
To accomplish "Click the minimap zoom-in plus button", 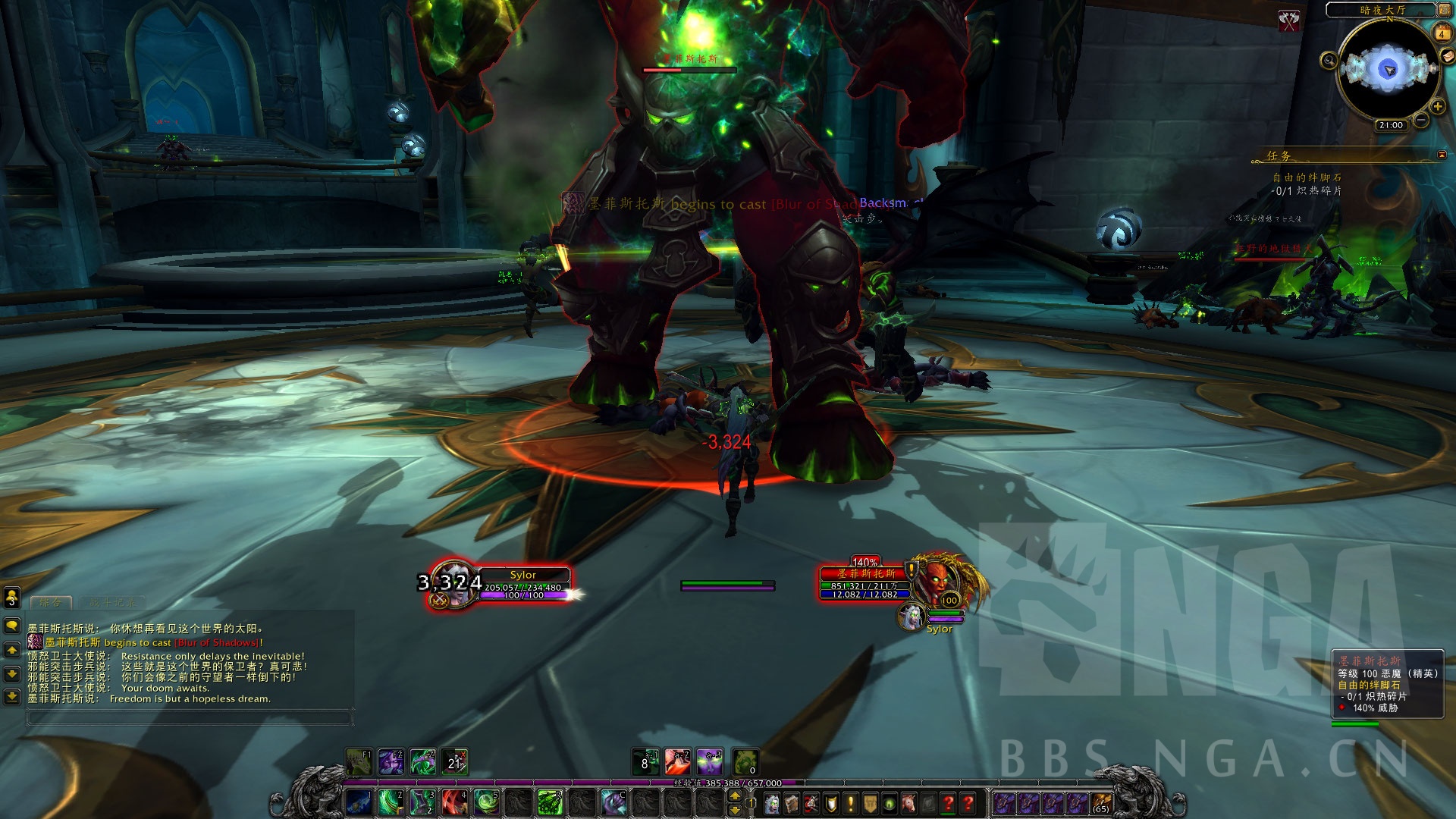I will point(1437,106).
